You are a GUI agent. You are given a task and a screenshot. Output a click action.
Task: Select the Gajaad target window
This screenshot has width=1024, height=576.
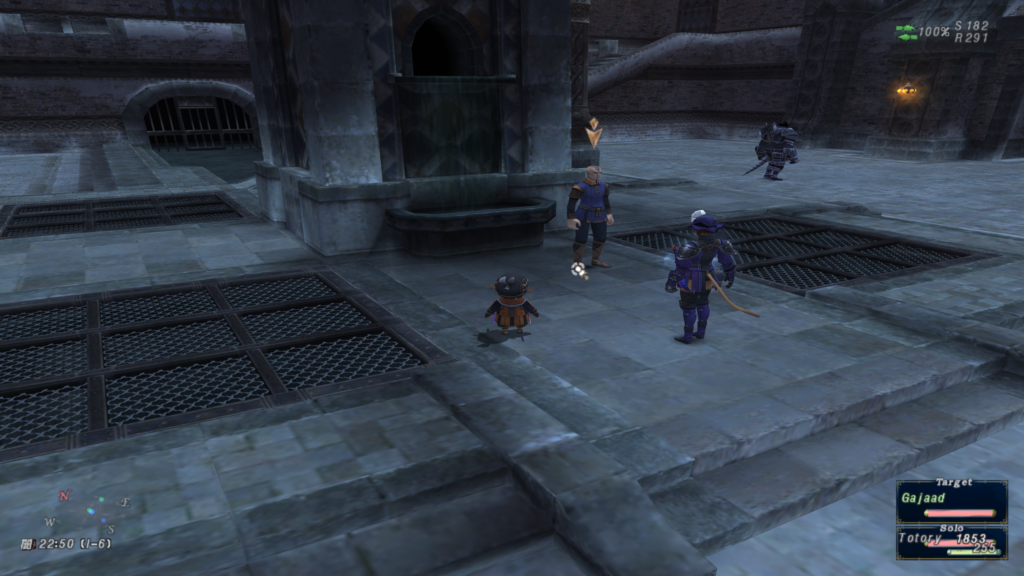tap(951, 500)
